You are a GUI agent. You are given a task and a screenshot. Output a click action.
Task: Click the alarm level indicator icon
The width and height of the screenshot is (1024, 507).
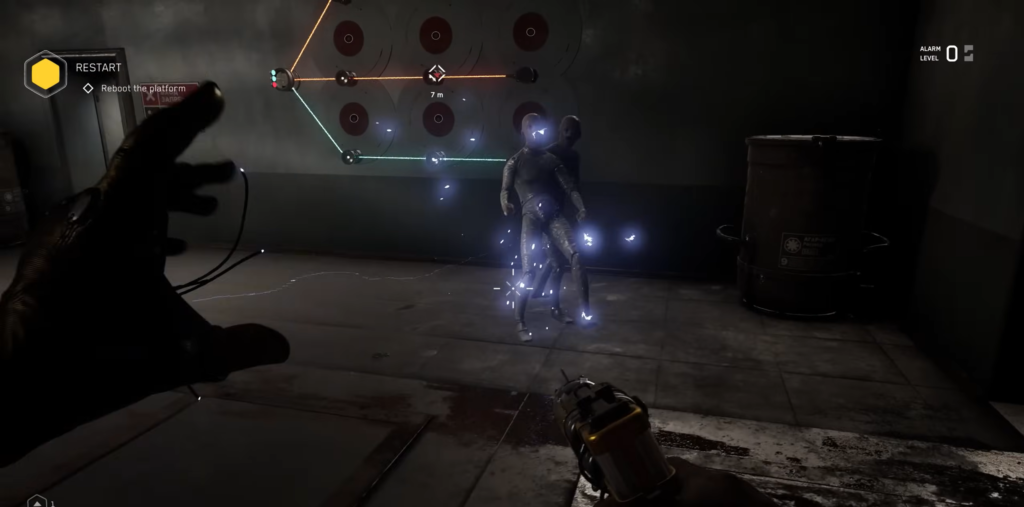968,53
